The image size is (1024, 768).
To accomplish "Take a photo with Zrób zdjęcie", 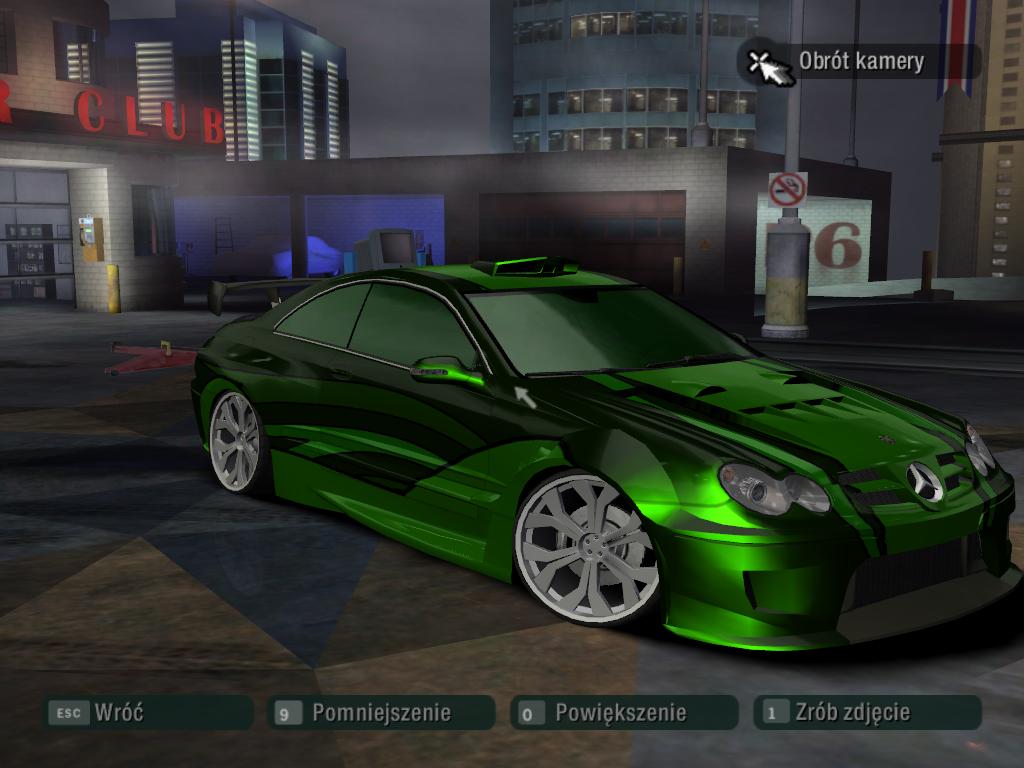I will (866, 713).
